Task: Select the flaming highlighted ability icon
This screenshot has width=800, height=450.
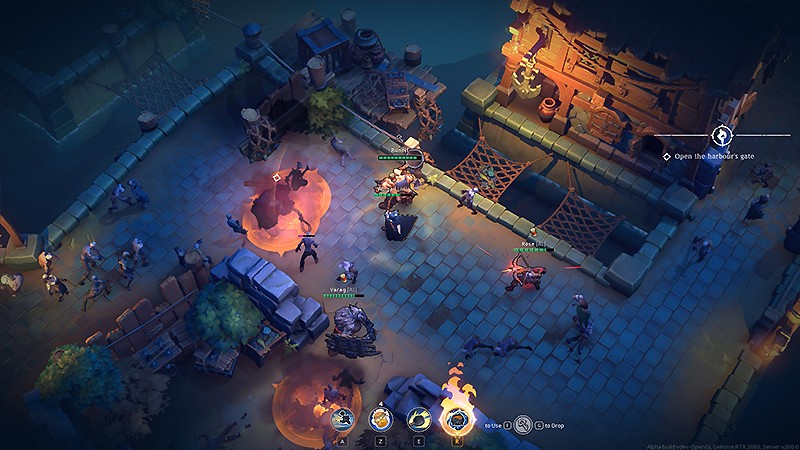Action: (458, 420)
